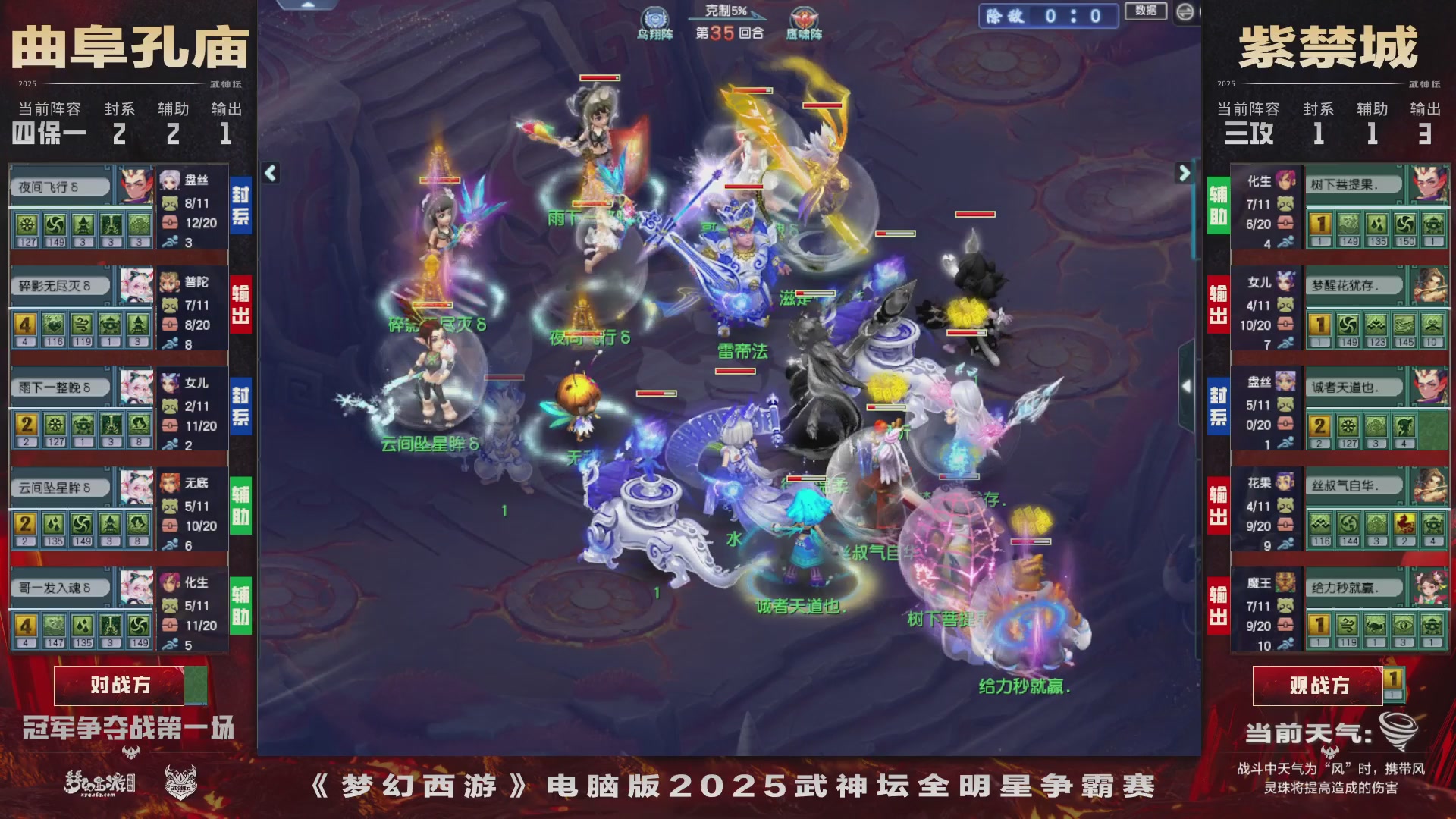The height and width of the screenshot is (819, 1456).
Task: Expand the right roster with the right chevron
Action: click(1185, 172)
